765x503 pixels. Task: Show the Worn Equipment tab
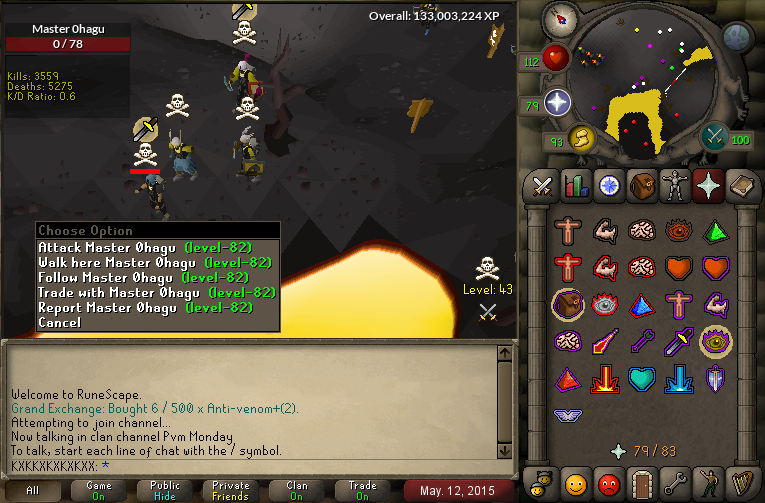674,185
